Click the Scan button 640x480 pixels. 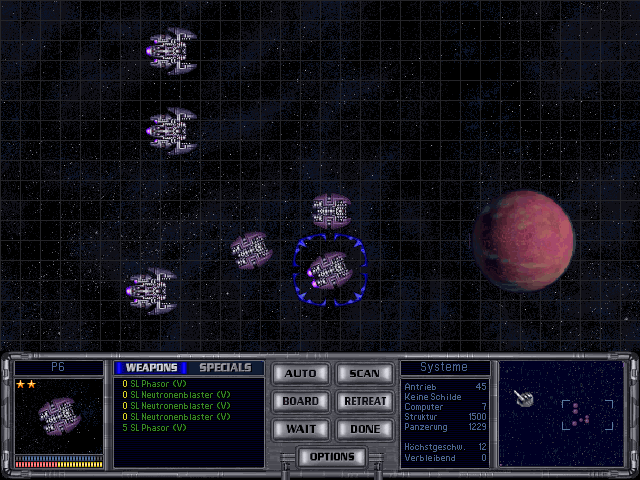(x=364, y=374)
